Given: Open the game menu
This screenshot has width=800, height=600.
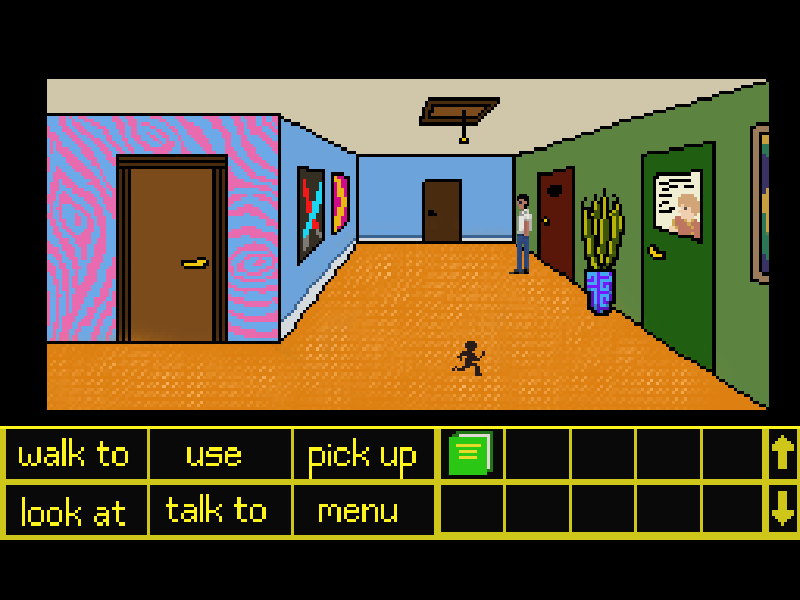Looking at the screenshot, I should click(x=358, y=511).
